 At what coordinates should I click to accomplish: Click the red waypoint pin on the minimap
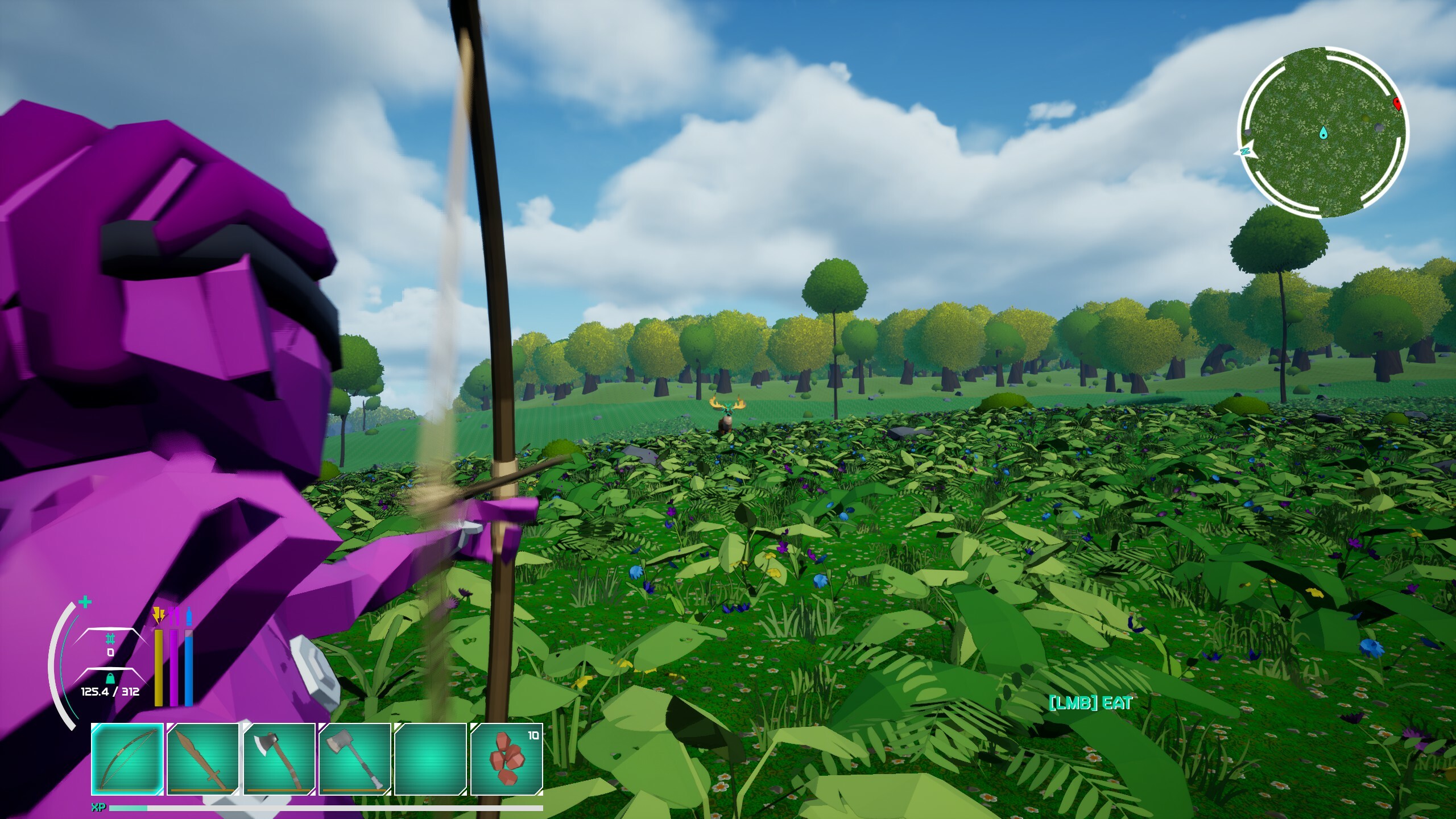click(x=1397, y=104)
